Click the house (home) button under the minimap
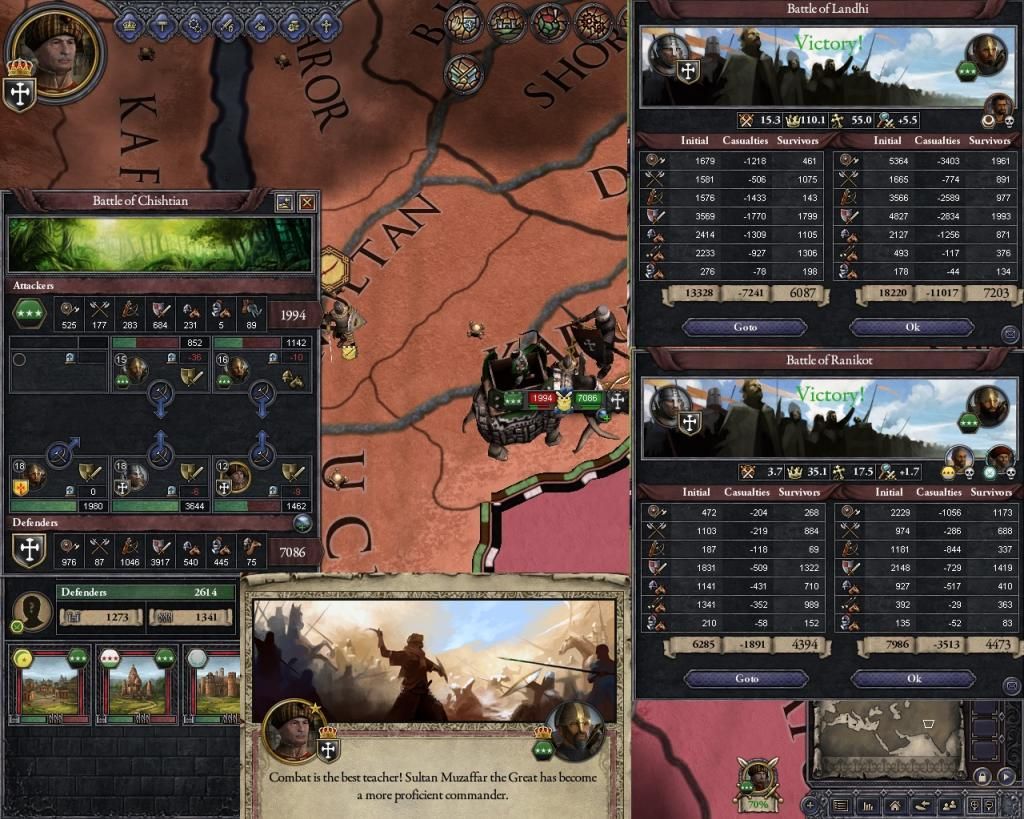 tap(894, 805)
